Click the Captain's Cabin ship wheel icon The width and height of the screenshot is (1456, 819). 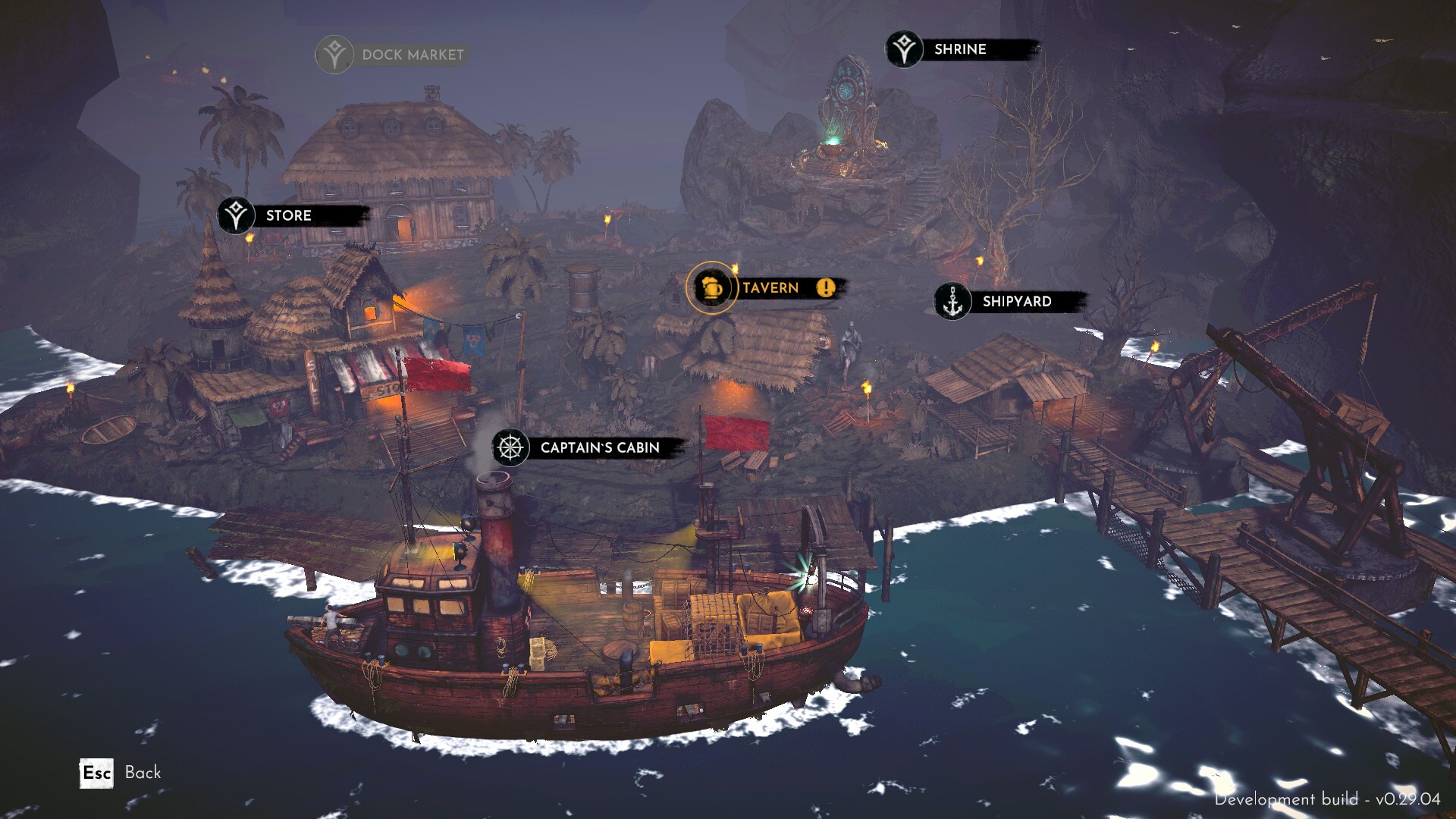(510, 447)
